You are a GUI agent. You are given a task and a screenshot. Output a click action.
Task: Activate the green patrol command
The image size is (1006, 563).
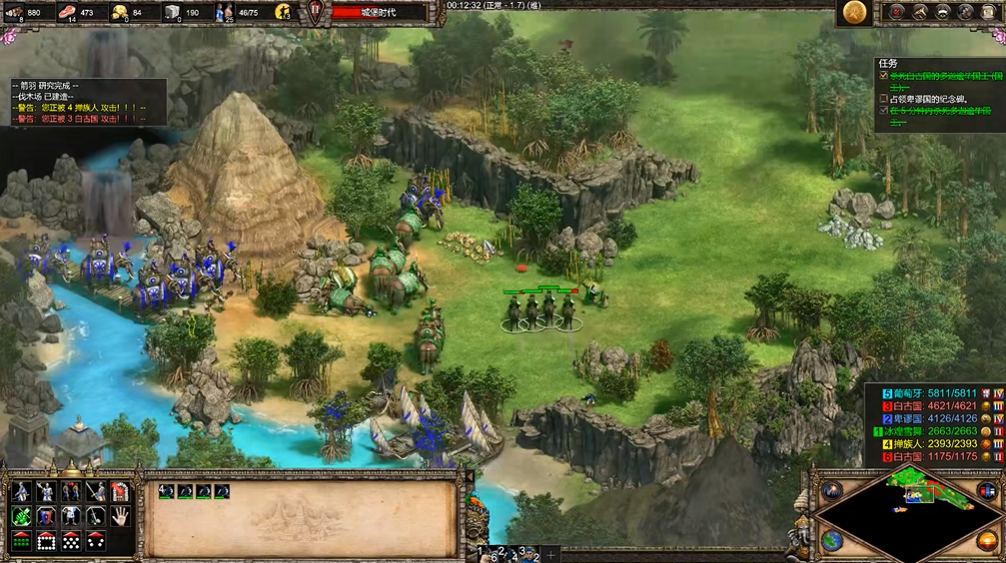21,516
